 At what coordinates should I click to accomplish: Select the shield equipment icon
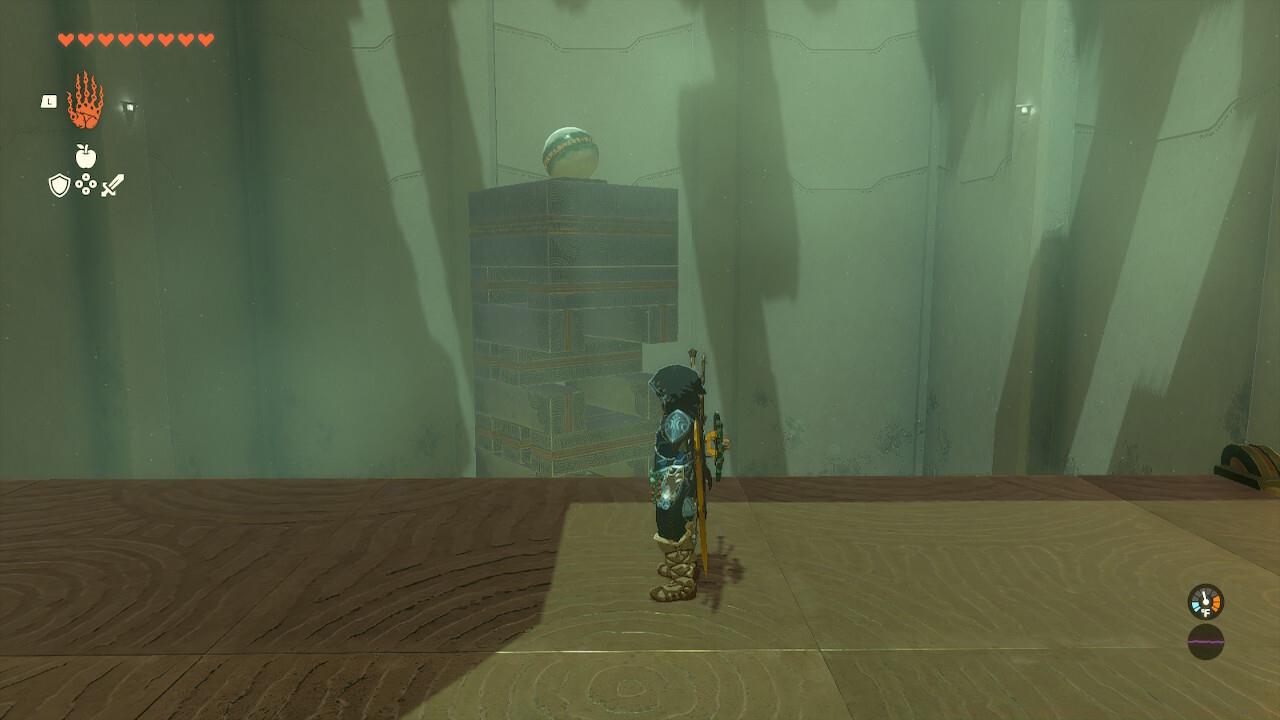[x=59, y=185]
